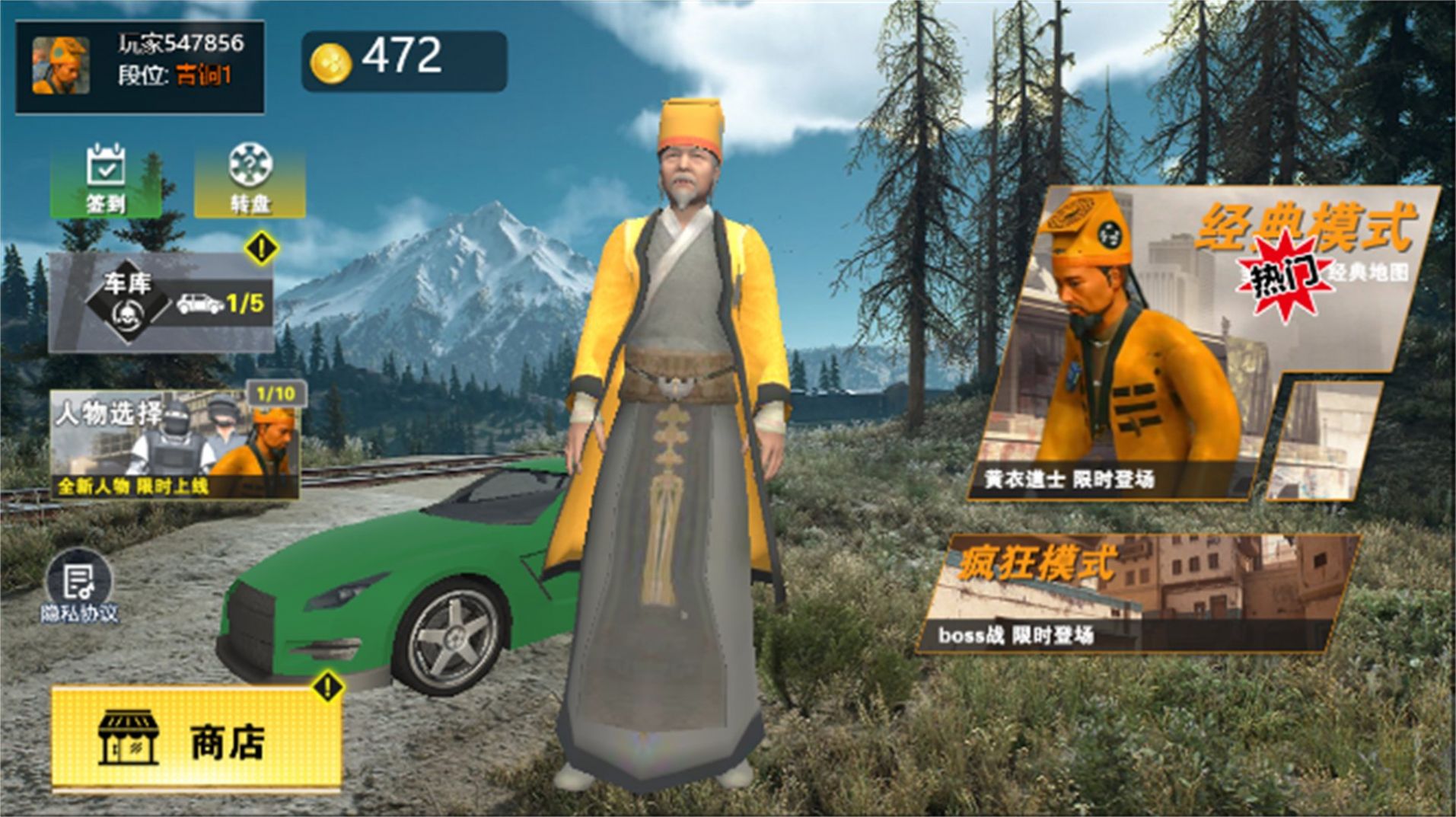Click the car icon showing 1/5
The image size is (1456, 817).
coord(198,304)
